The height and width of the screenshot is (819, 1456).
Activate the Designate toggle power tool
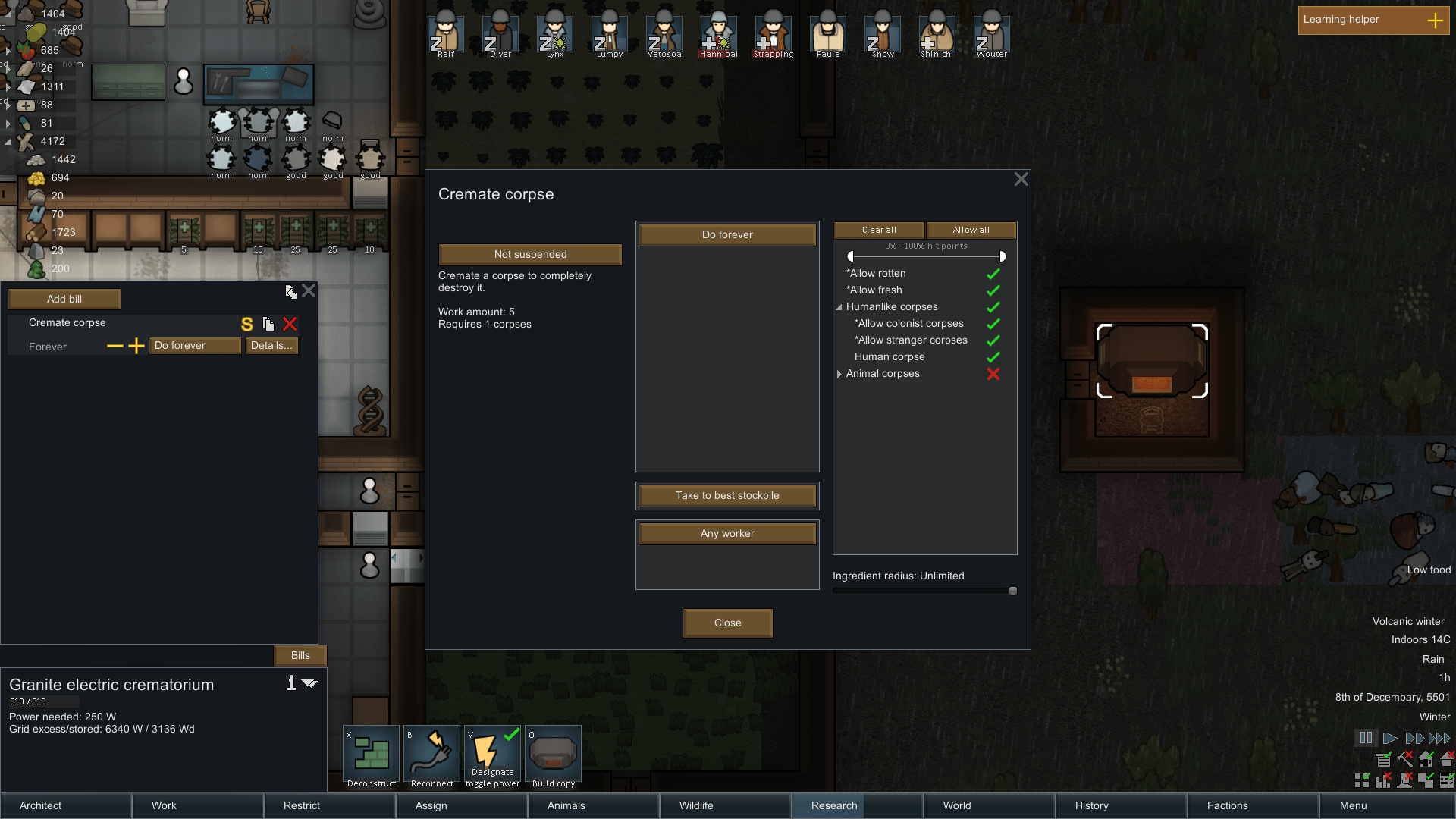[x=491, y=755]
